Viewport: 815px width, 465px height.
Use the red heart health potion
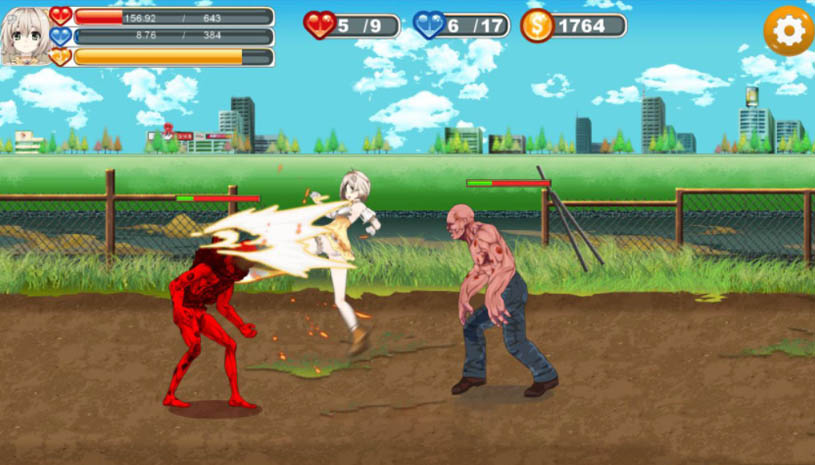tap(320, 25)
